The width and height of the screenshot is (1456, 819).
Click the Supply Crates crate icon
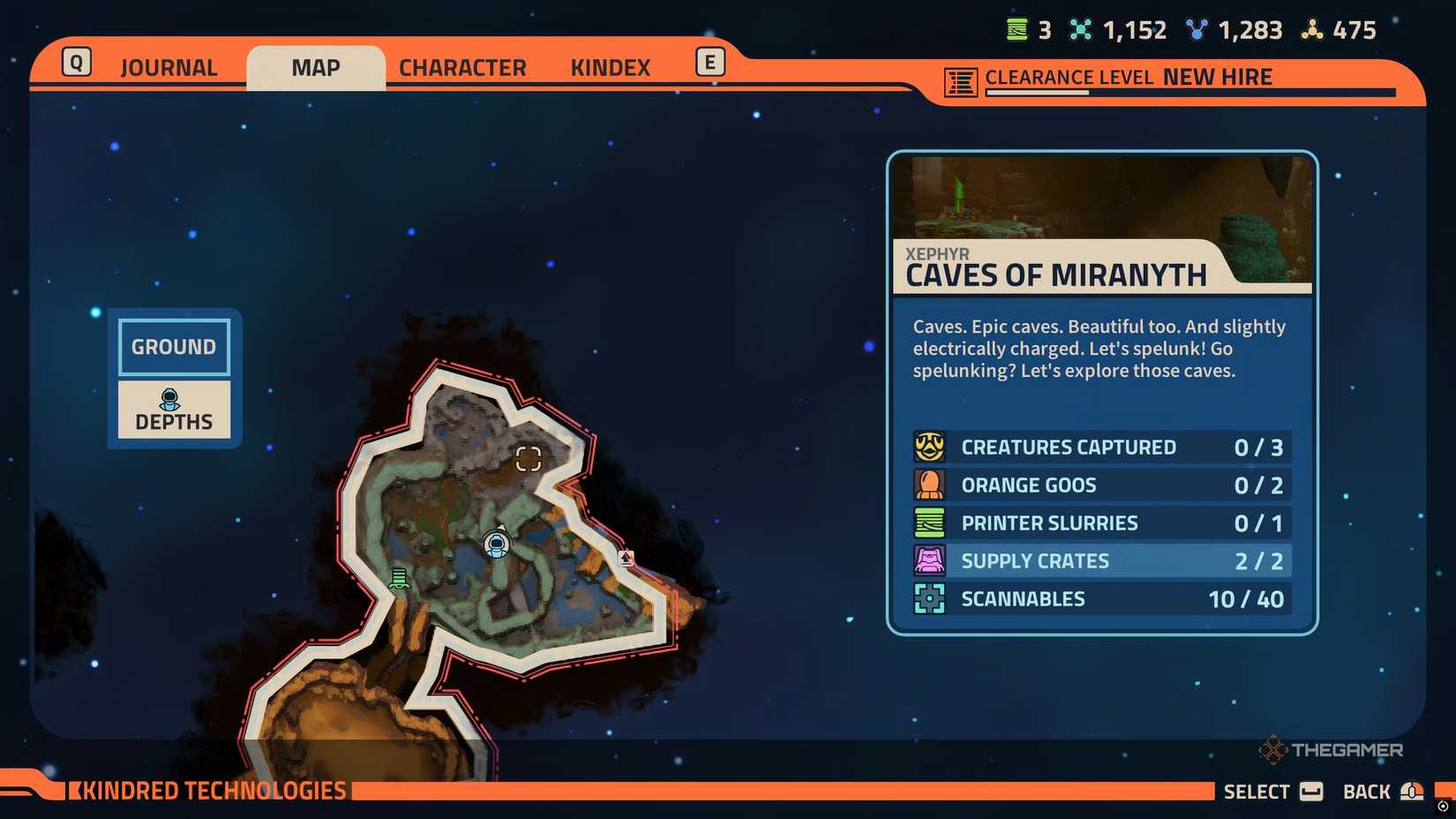click(928, 560)
